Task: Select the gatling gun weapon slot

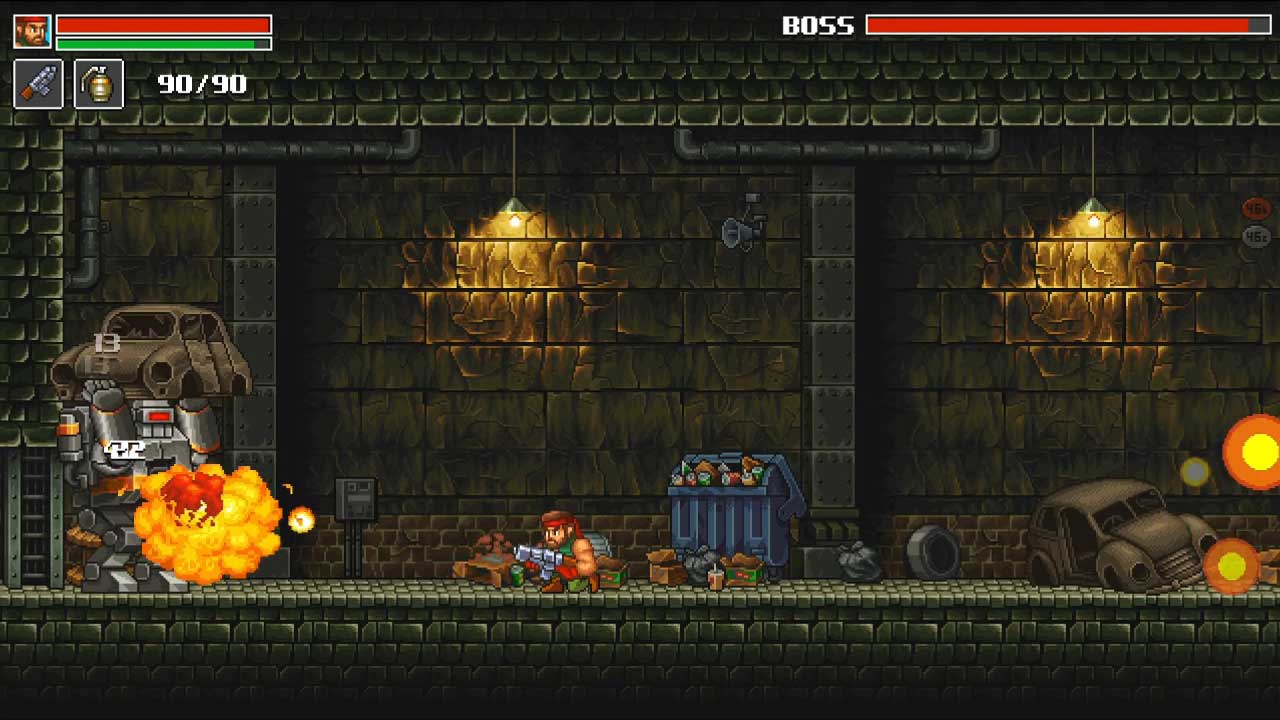Action: pos(38,84)
